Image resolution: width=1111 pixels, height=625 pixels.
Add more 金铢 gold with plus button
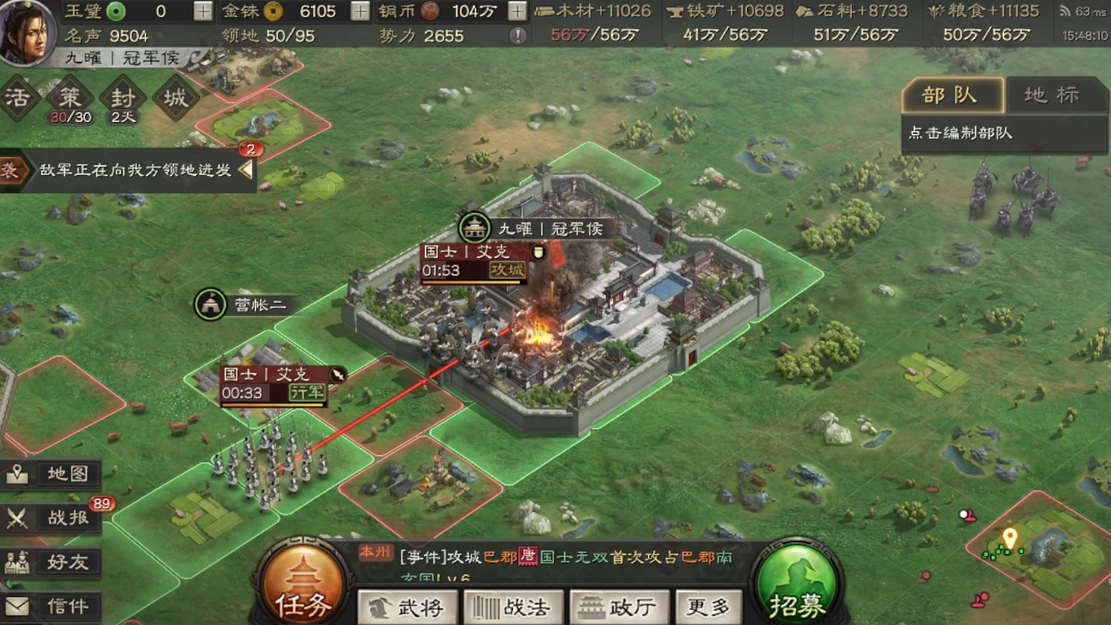click(360, 12)
